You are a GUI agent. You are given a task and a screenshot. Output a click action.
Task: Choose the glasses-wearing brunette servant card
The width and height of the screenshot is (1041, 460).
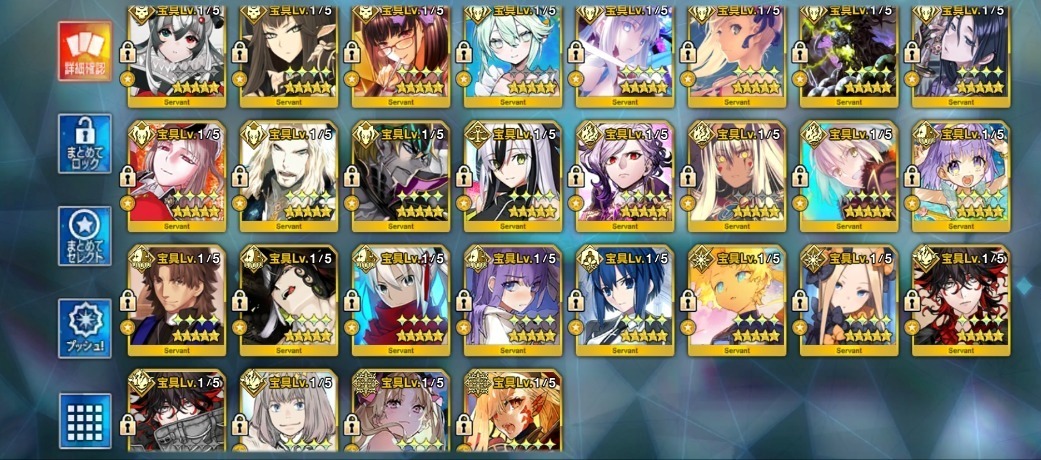point(401,55)
